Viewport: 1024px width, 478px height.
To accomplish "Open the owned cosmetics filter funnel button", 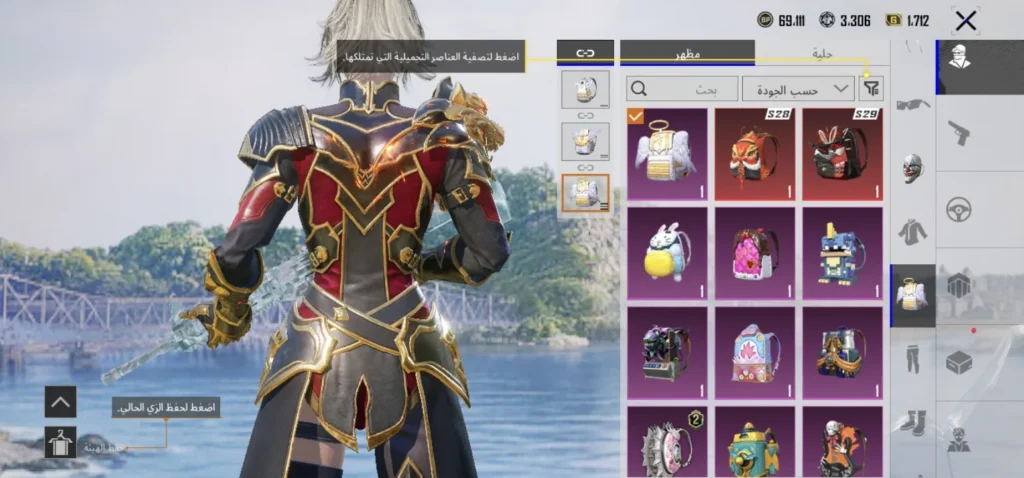I will point(872,89).
